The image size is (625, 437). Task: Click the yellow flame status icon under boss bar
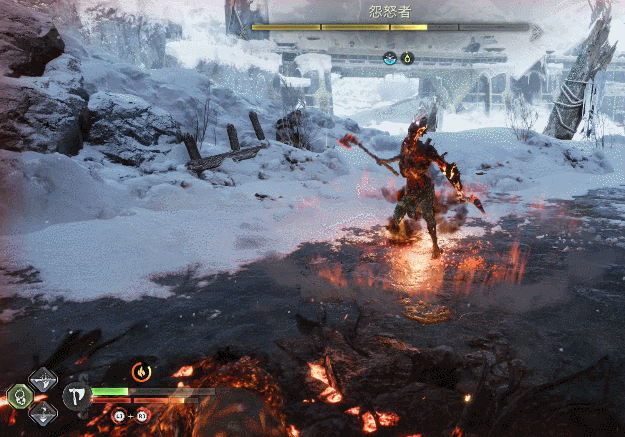pos(407,58)
